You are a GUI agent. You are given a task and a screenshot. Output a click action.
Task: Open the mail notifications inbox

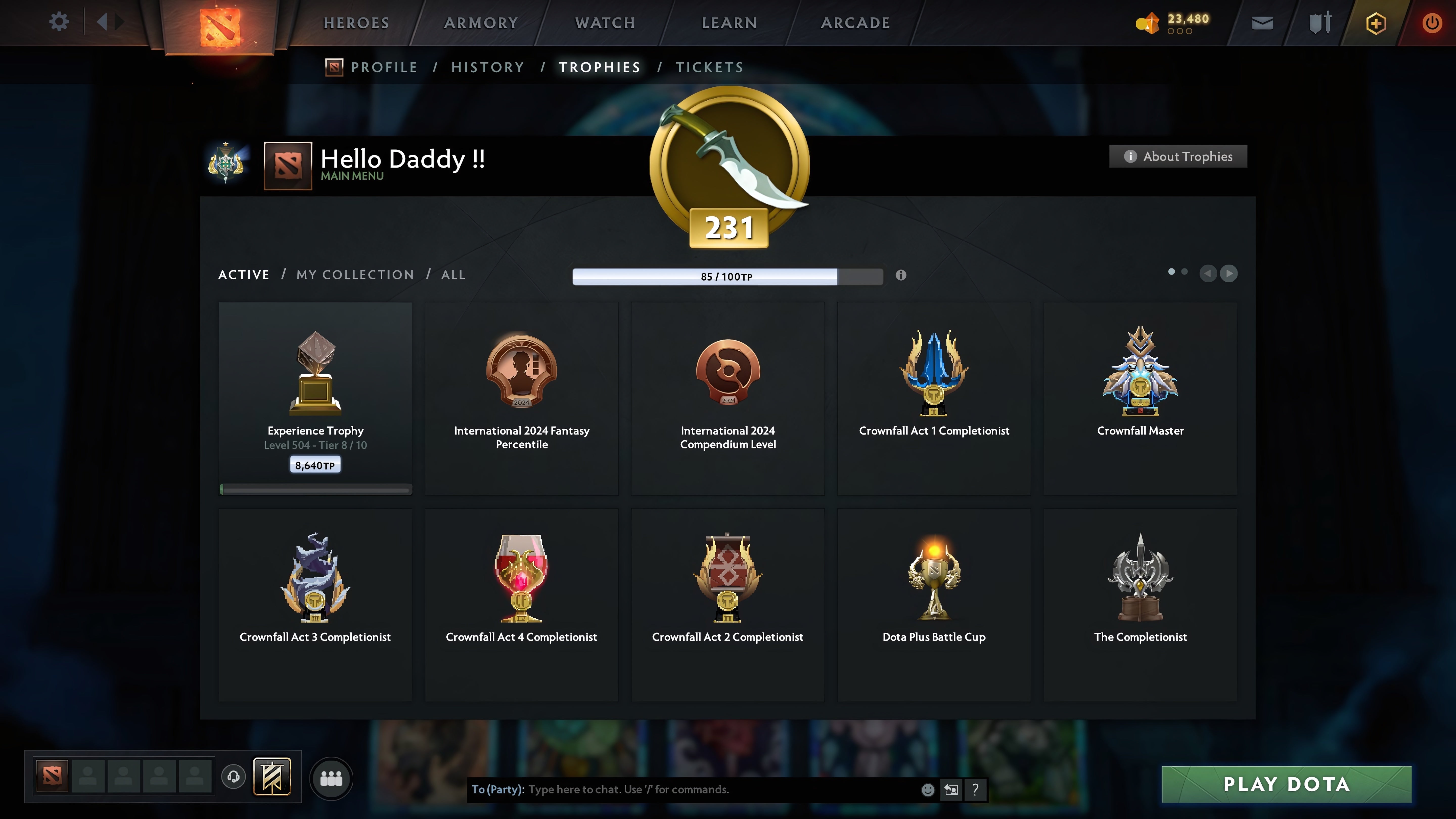1262,22
